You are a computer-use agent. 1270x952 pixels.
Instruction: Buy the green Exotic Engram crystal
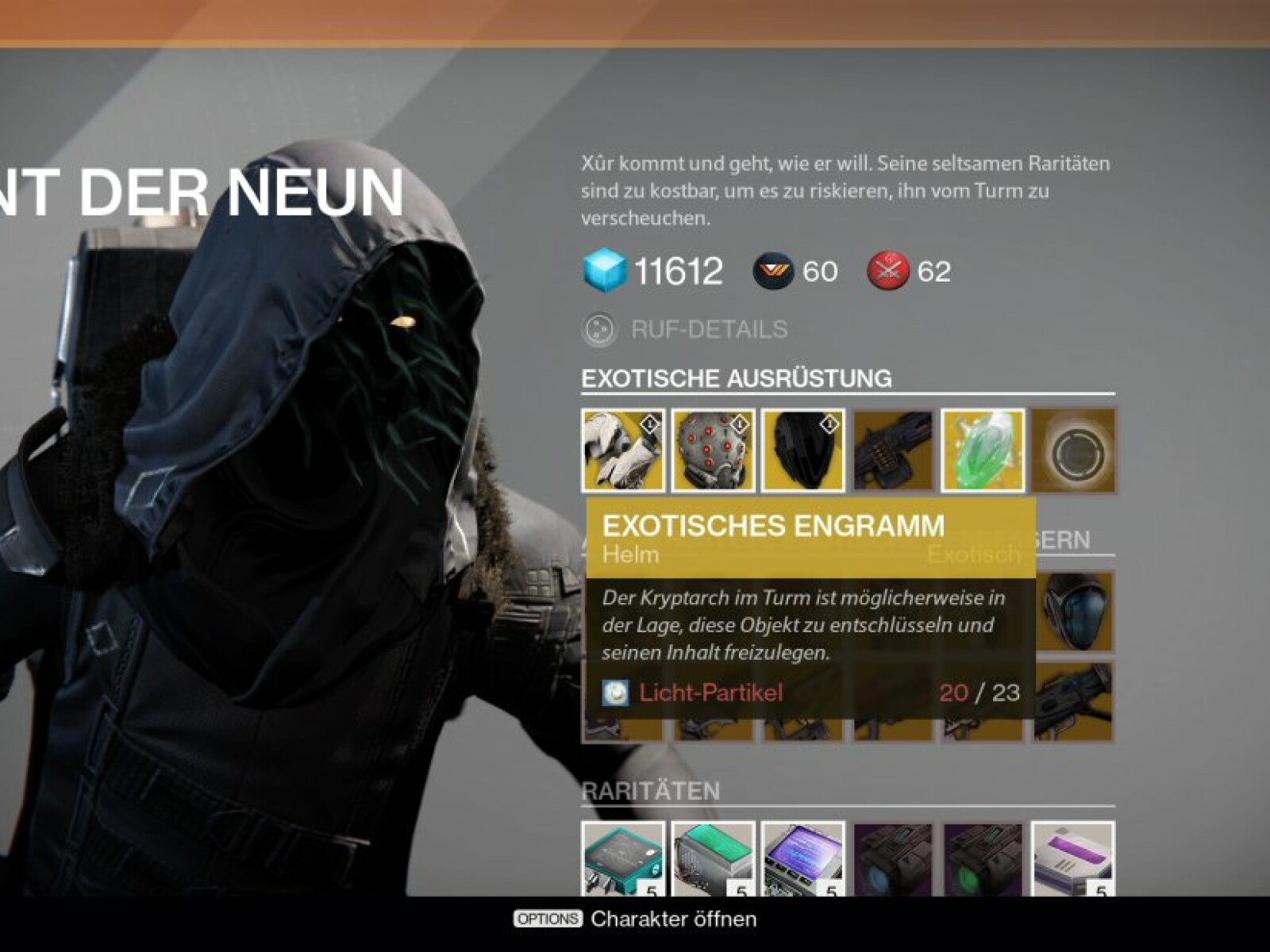[983, 450]
